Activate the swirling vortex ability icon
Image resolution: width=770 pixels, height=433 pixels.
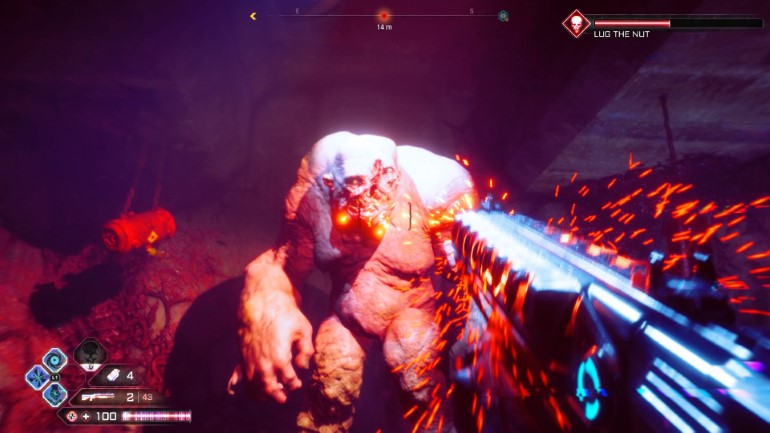[55, 359]
